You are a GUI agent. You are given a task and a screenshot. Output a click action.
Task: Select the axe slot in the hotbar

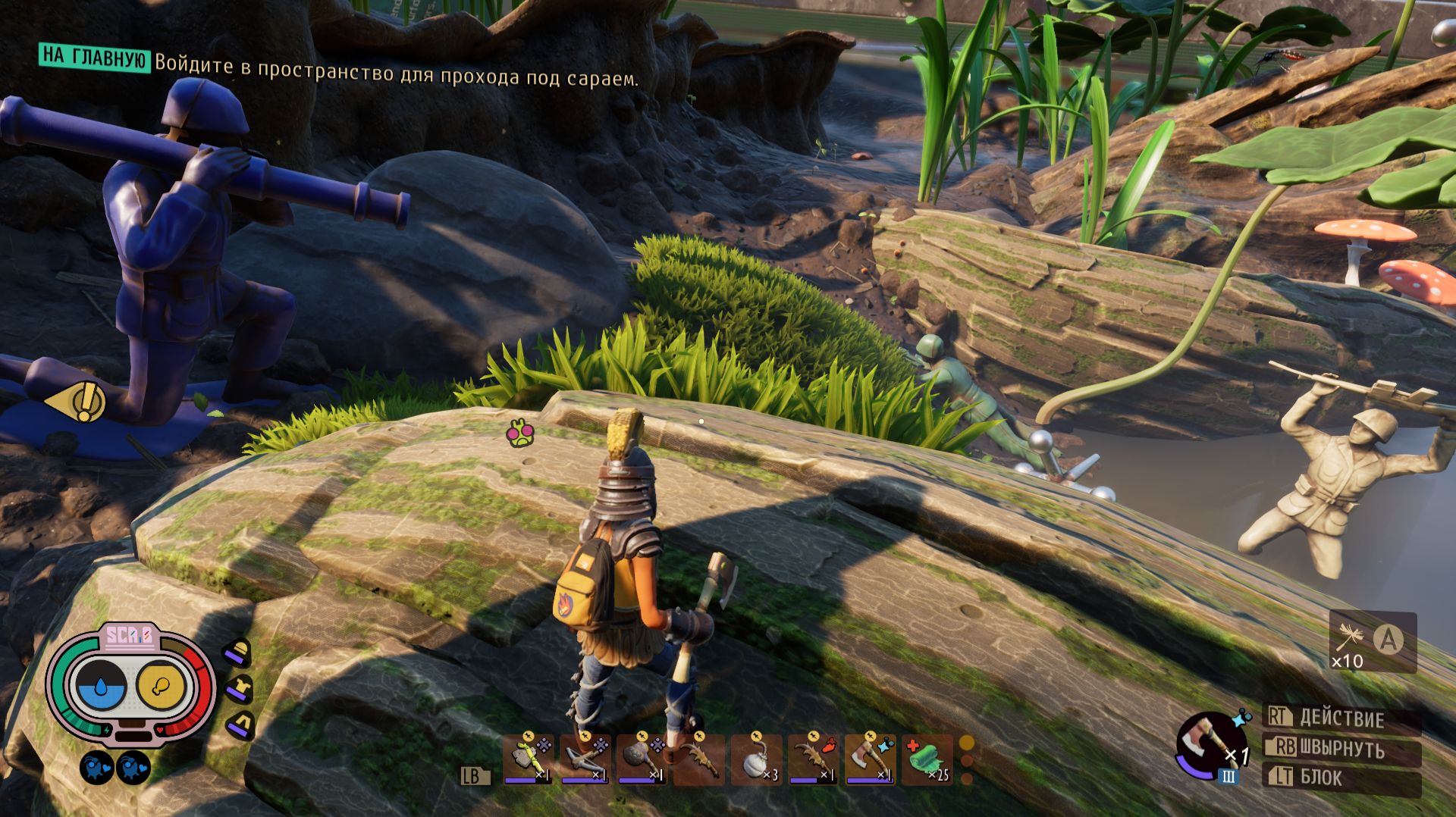(x=870, y=760)
